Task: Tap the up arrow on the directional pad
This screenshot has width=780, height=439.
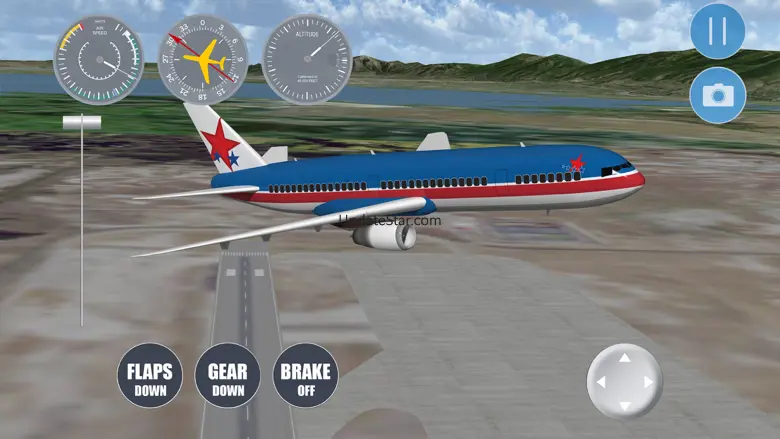Action: (x=624, y=358)
